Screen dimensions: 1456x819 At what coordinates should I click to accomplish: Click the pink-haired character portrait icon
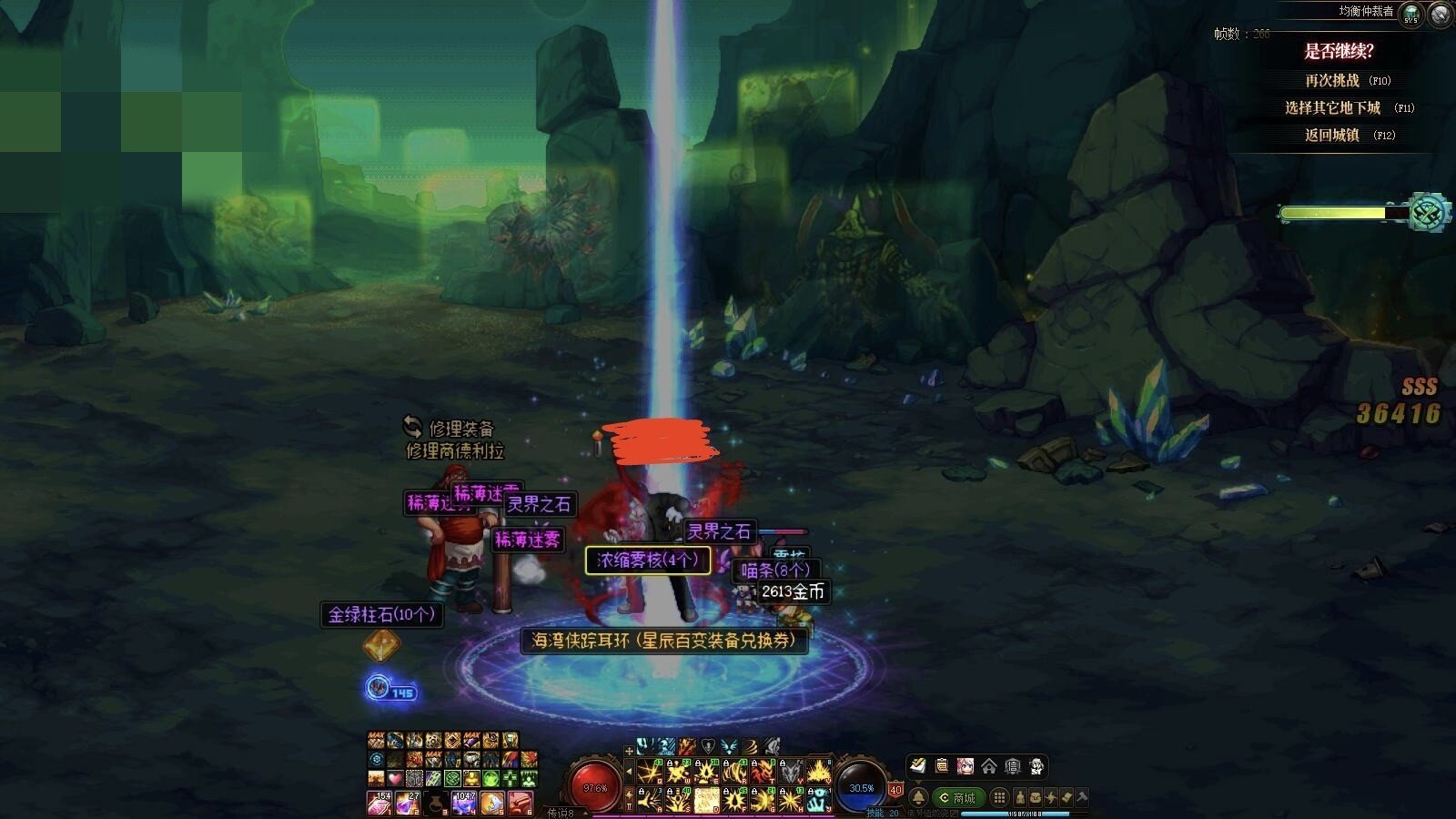click(x=965, y=766)
